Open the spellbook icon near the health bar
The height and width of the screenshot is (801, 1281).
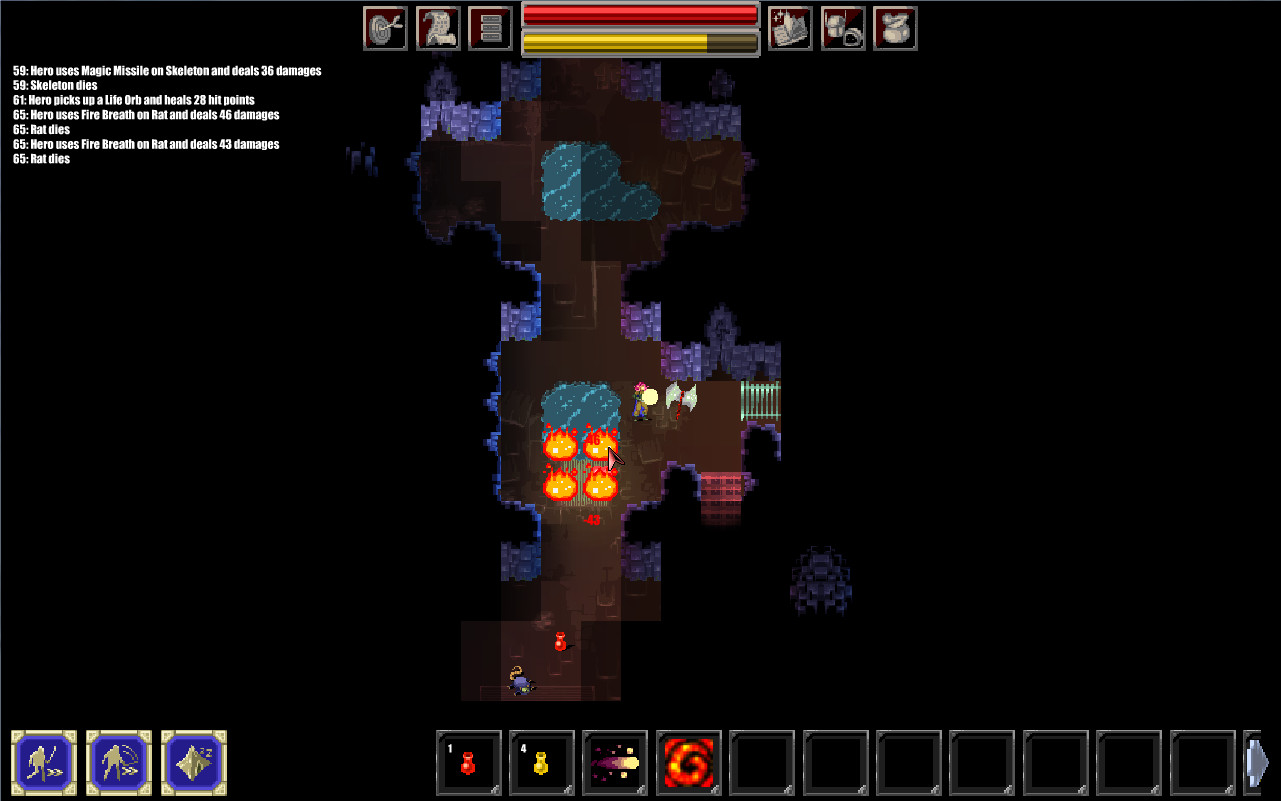click(x=789, y=27)
